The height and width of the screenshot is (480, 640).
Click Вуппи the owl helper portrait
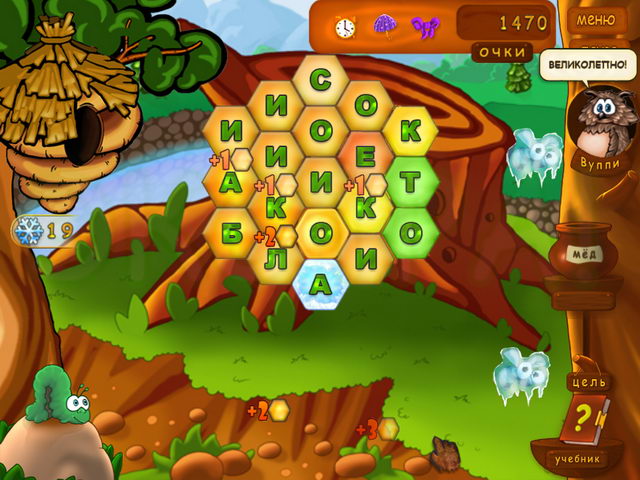(x=598, y=125)
